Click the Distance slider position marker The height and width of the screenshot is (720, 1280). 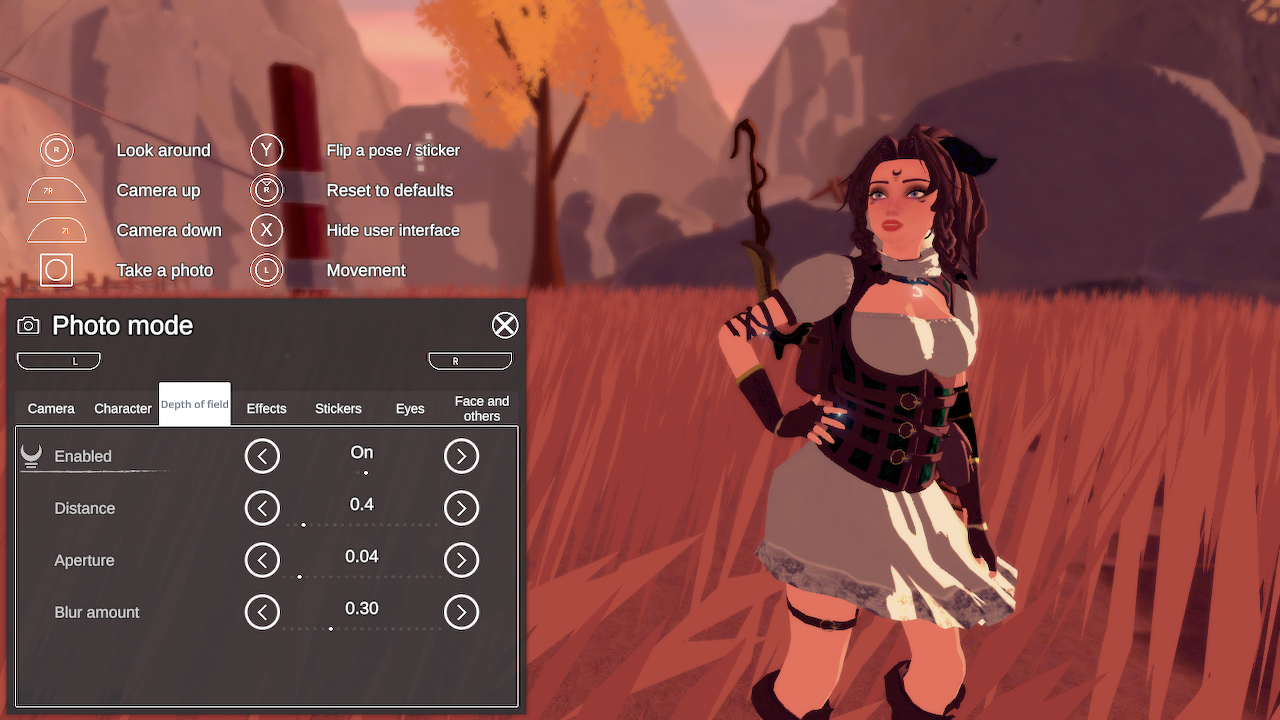[303, 524]
